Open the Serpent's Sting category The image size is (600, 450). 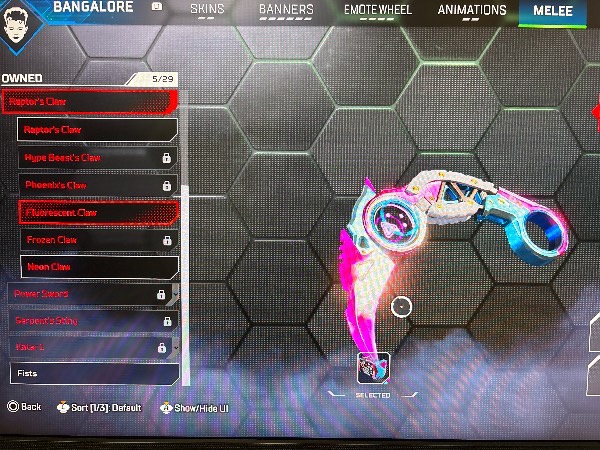pos(90,321)
